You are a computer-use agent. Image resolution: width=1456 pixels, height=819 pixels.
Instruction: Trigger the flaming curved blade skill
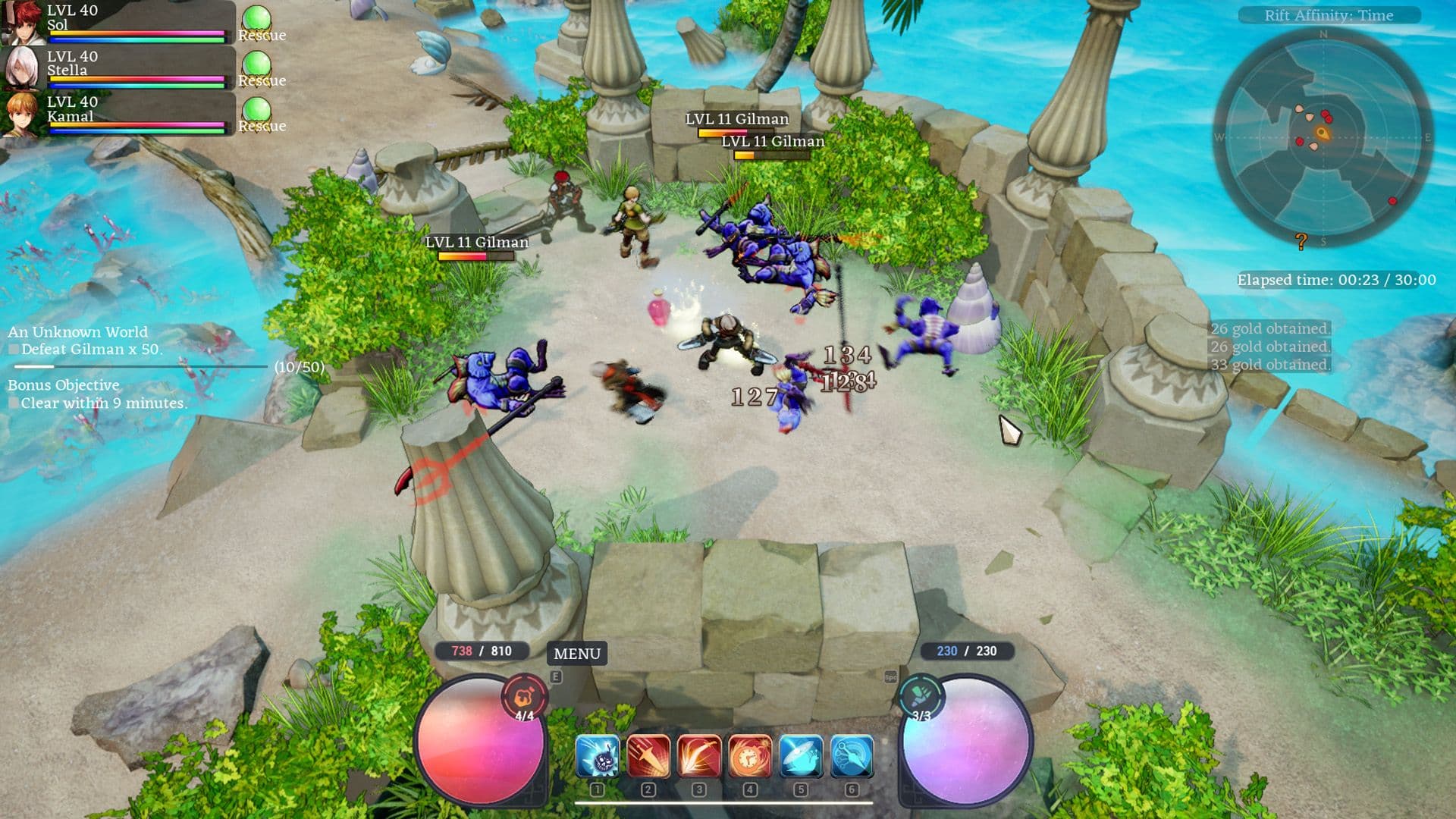pos(699,757)
